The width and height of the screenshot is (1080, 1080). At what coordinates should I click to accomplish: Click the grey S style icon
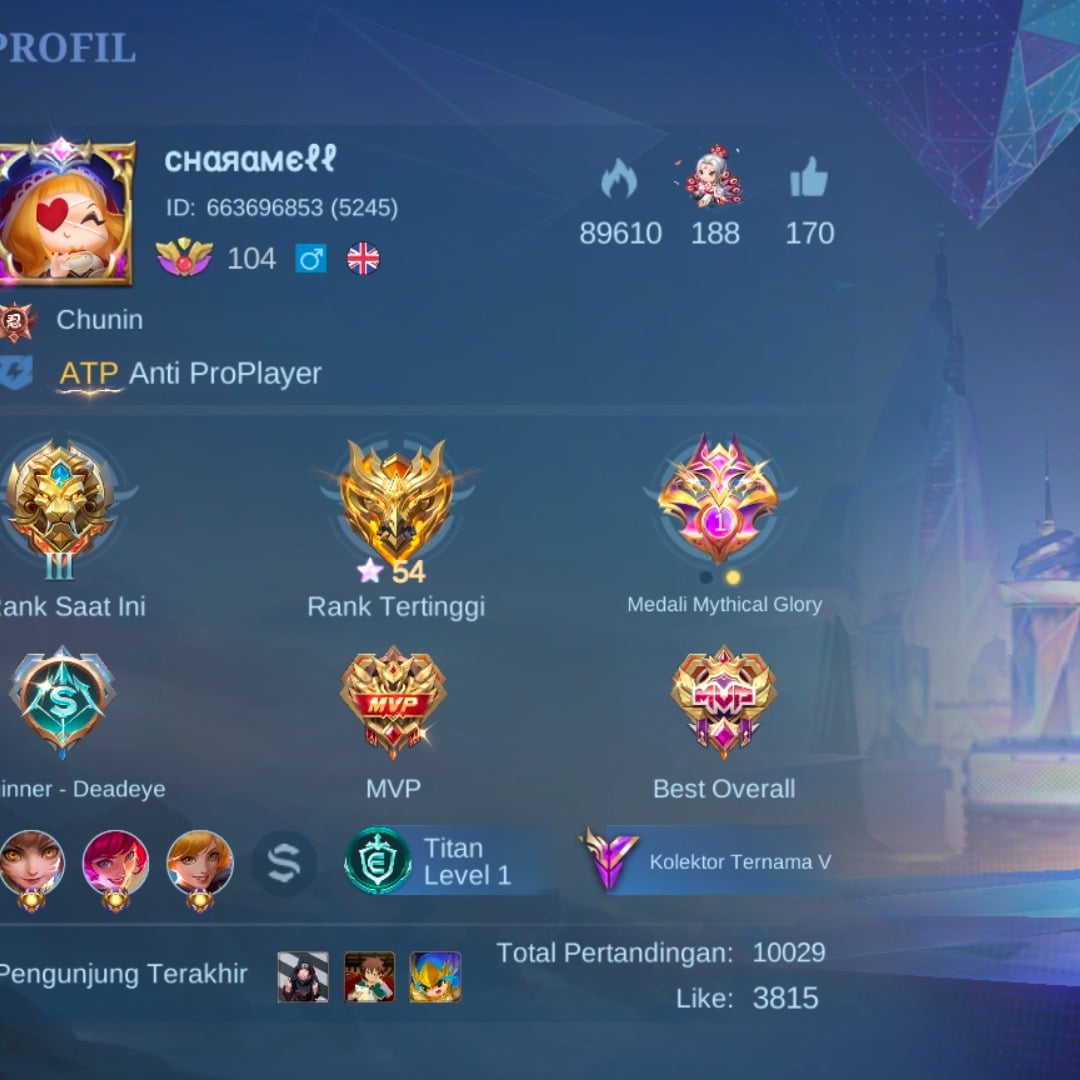(284, 861)
